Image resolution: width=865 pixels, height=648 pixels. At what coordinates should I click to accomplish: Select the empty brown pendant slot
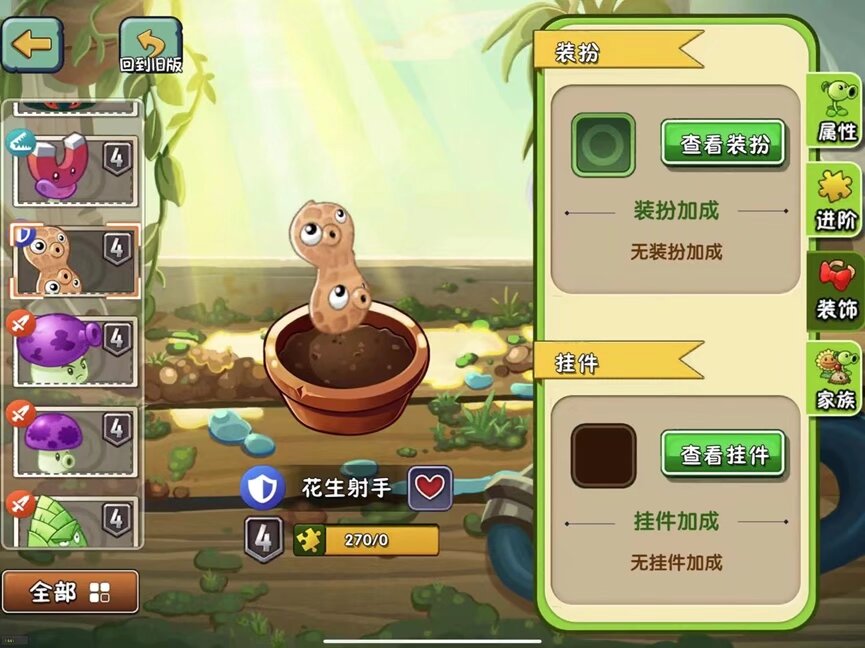tap(603, 456)
